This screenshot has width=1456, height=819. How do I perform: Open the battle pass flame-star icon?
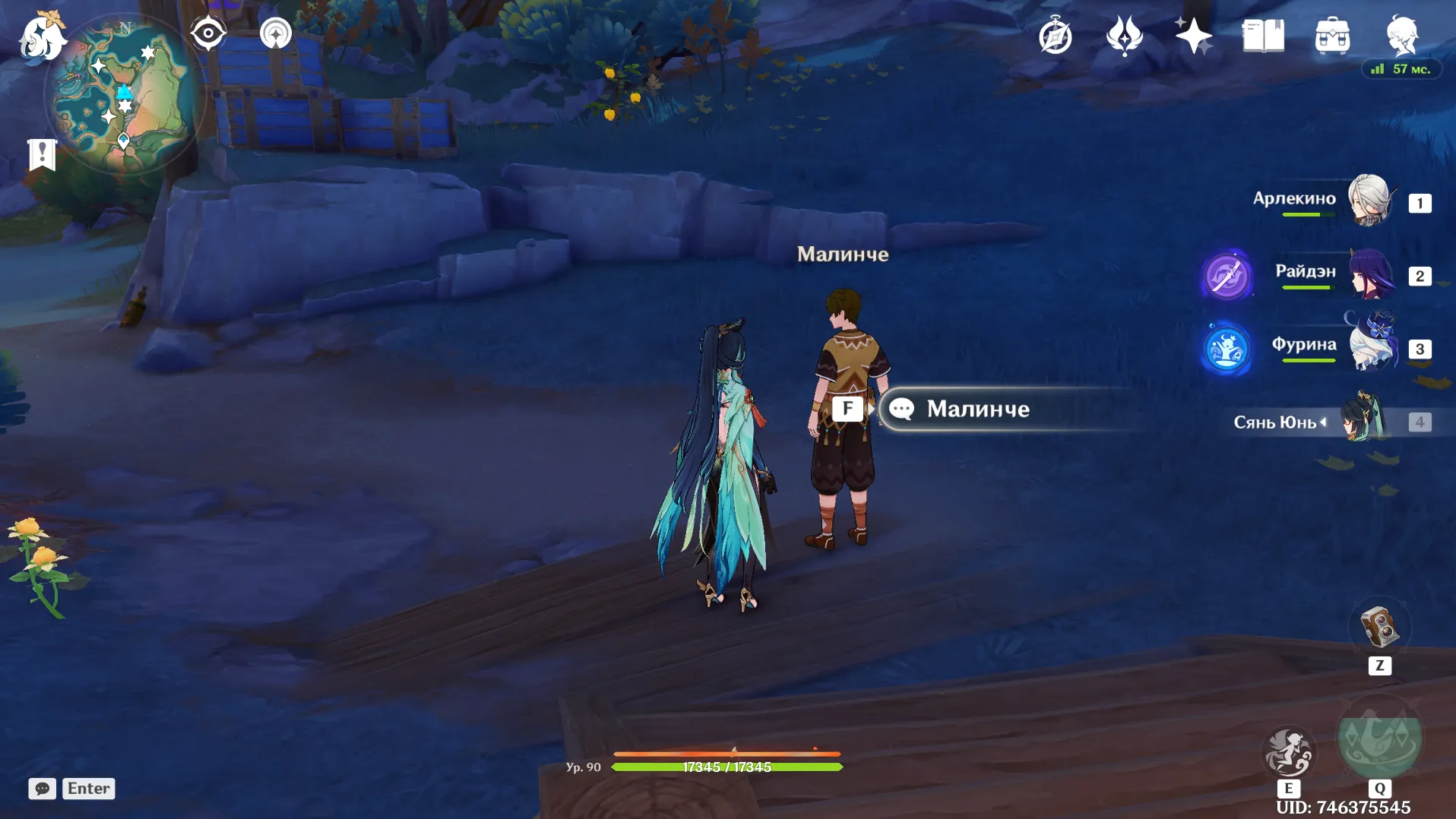coord(1125,36)
